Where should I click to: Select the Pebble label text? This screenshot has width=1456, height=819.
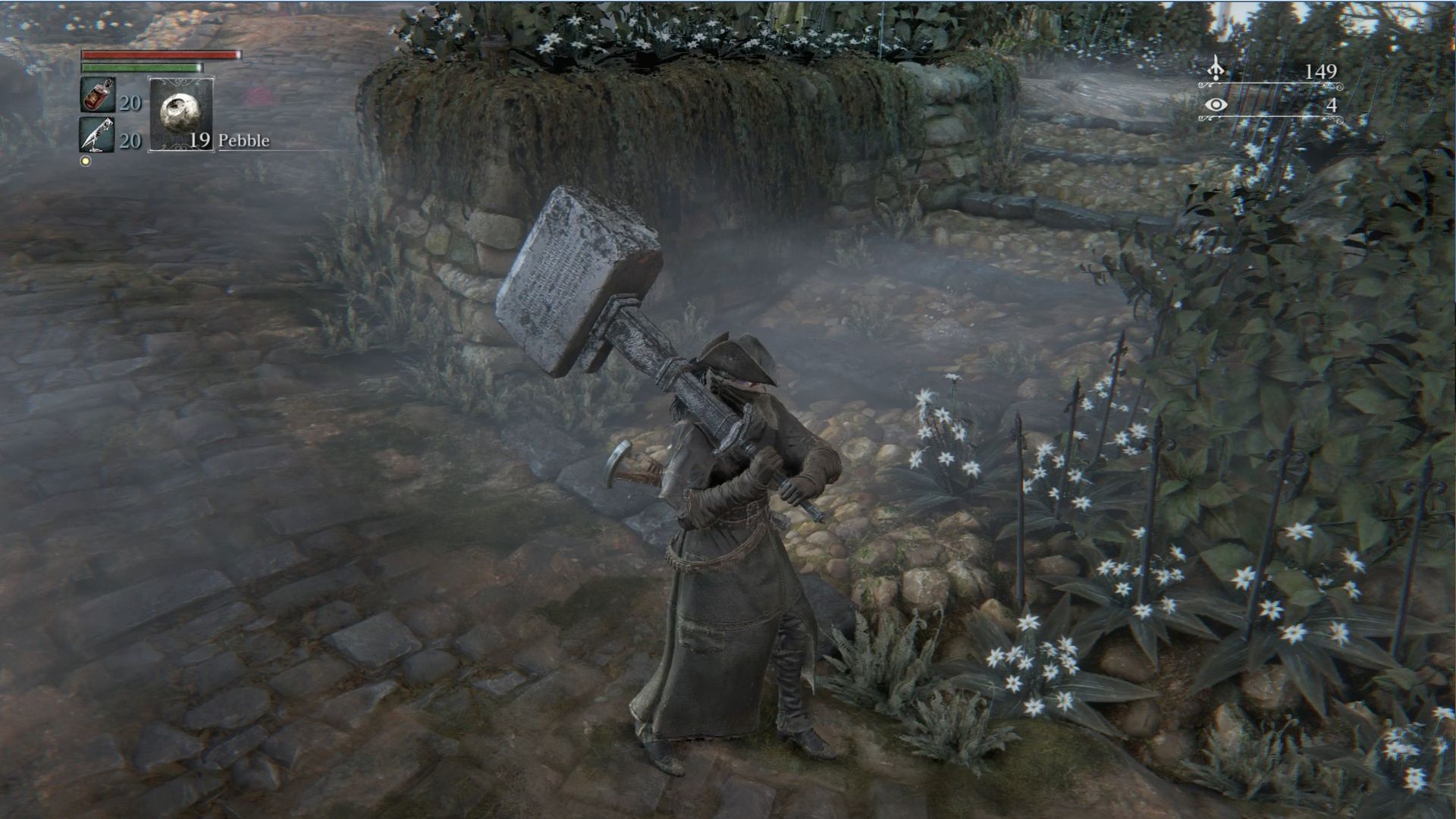(244, 140)
